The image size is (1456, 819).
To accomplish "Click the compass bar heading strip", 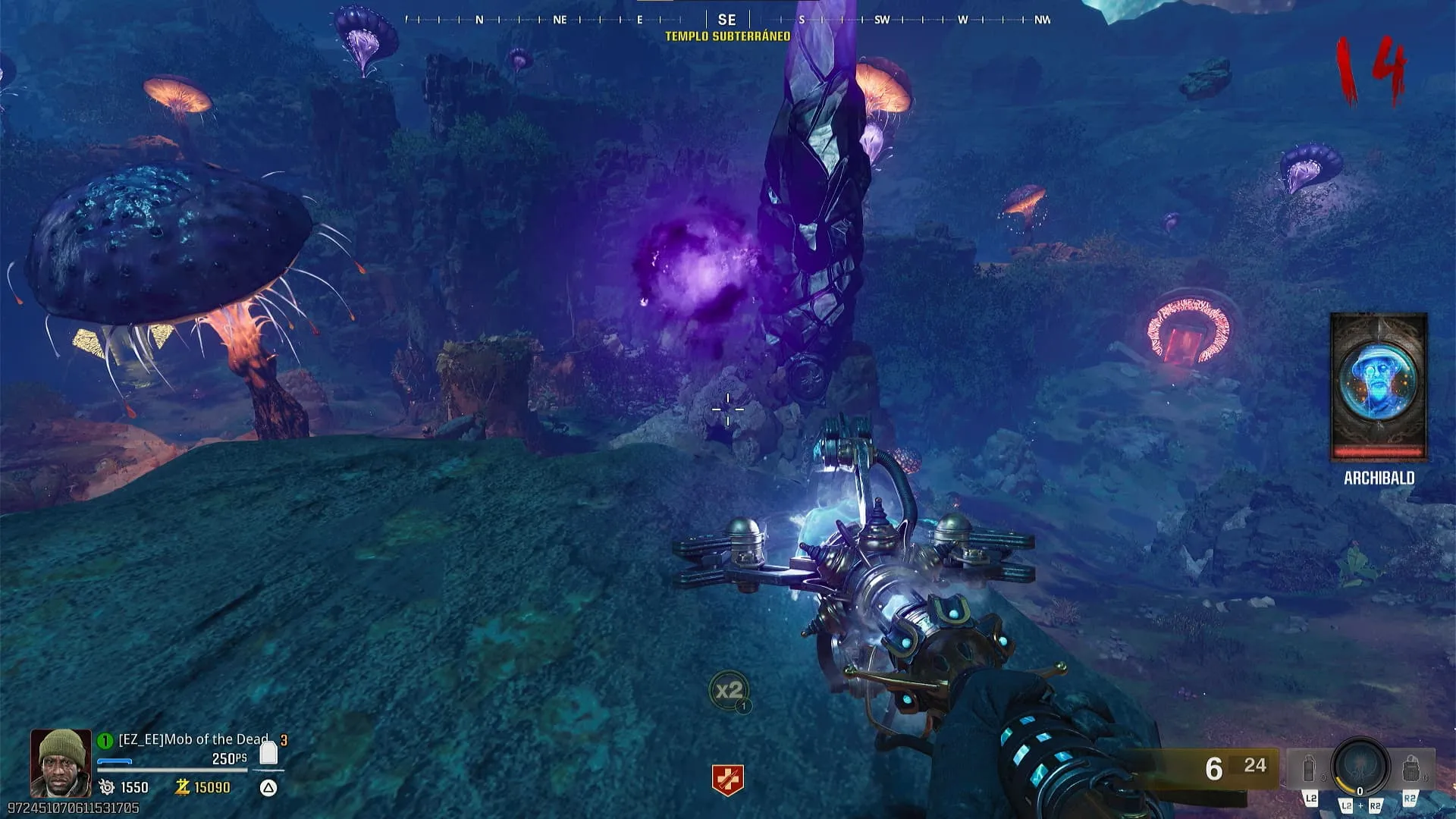I will 727,20.
